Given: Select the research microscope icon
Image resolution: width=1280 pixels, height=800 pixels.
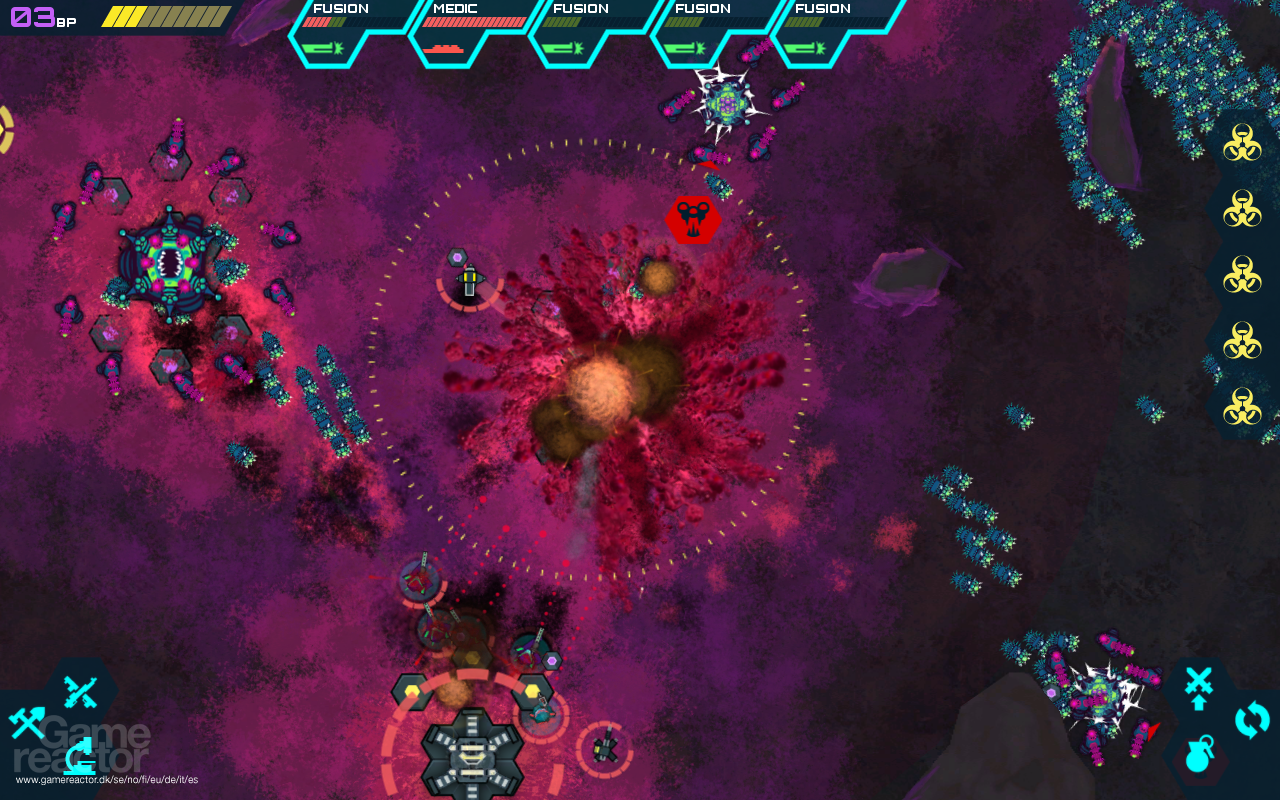Looking at the screenshot, I should pos(80,757).
